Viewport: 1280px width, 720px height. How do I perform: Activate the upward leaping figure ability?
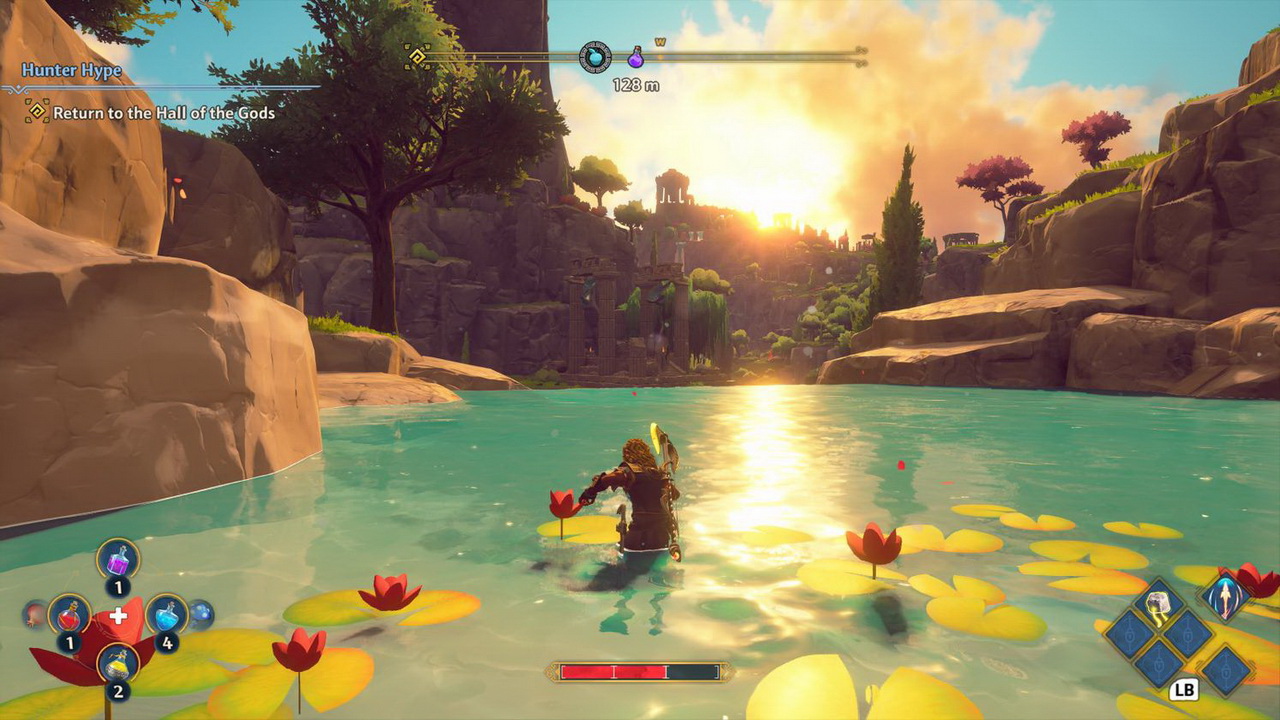(x=1225, y=597)
